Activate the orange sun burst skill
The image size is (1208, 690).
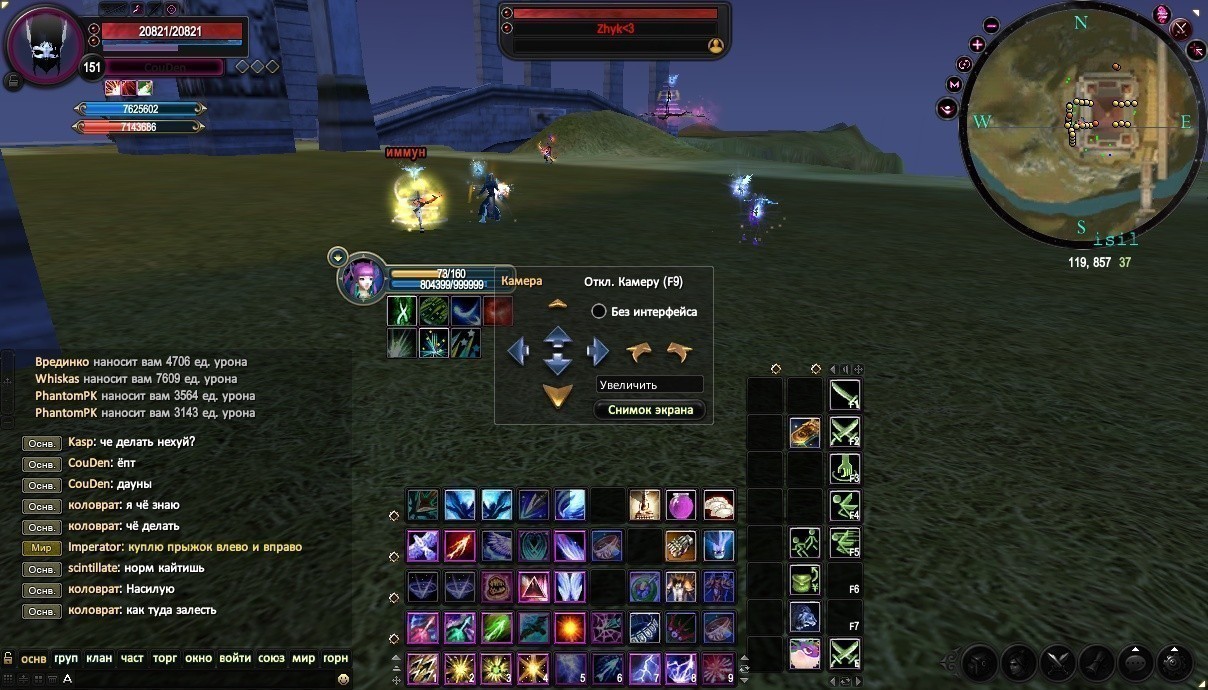coord(570,628)
